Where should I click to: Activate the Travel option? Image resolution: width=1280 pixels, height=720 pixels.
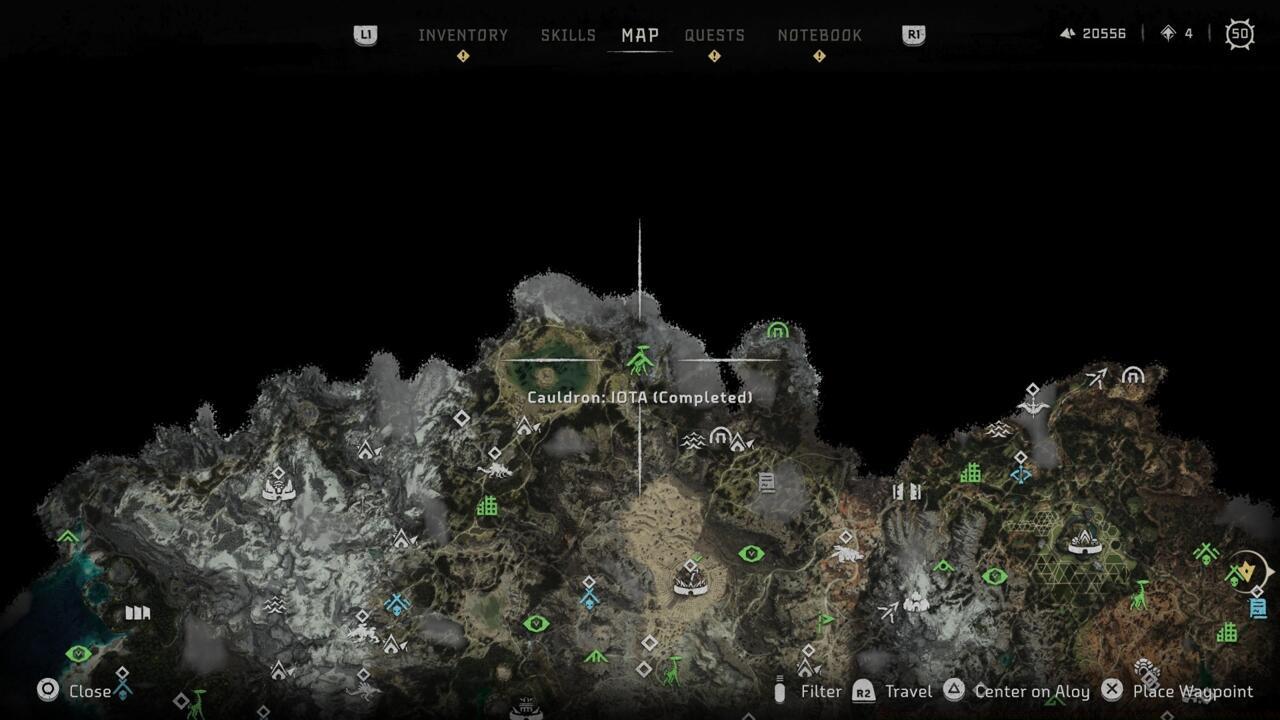pyautogui.click(x=907, y=691)
